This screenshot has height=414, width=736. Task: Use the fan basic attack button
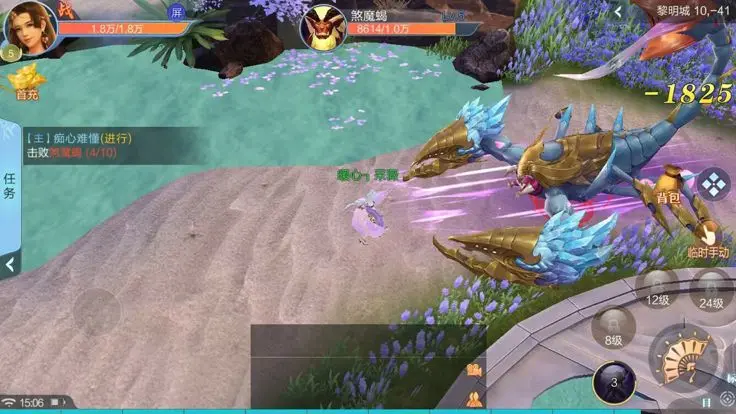pos(687,356)
